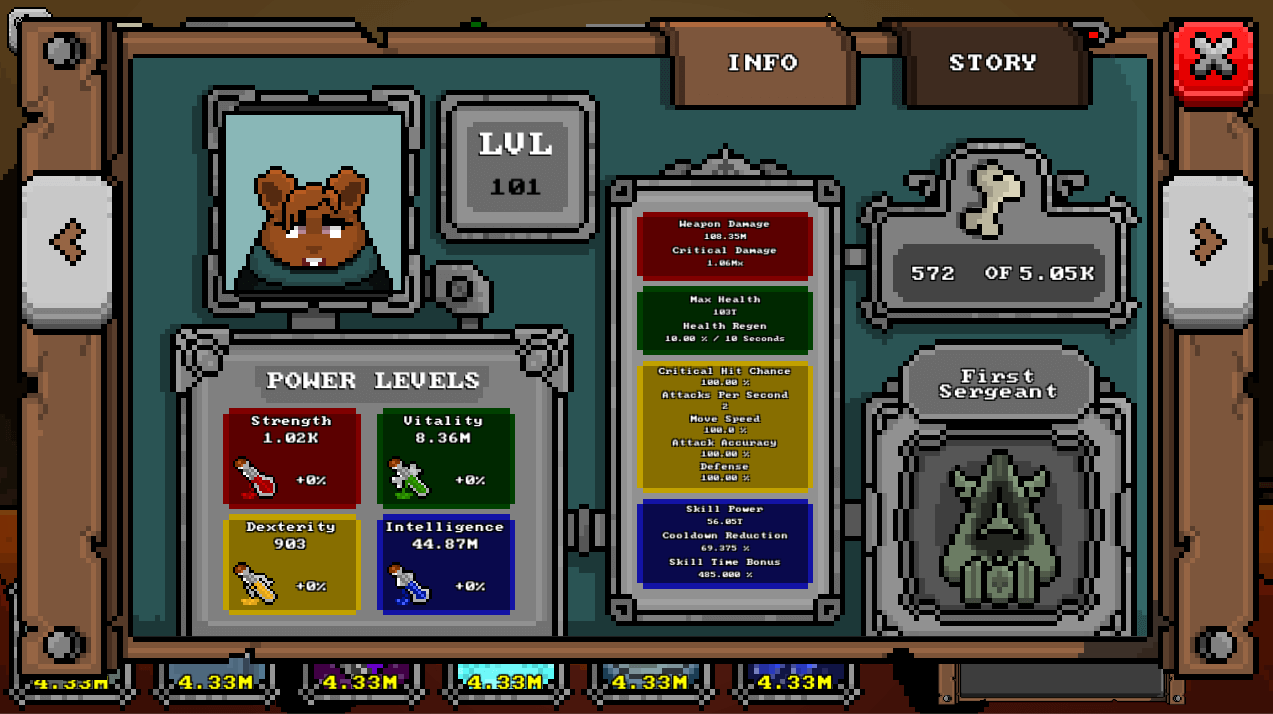Choose the Dexterity power level tile

291,563
